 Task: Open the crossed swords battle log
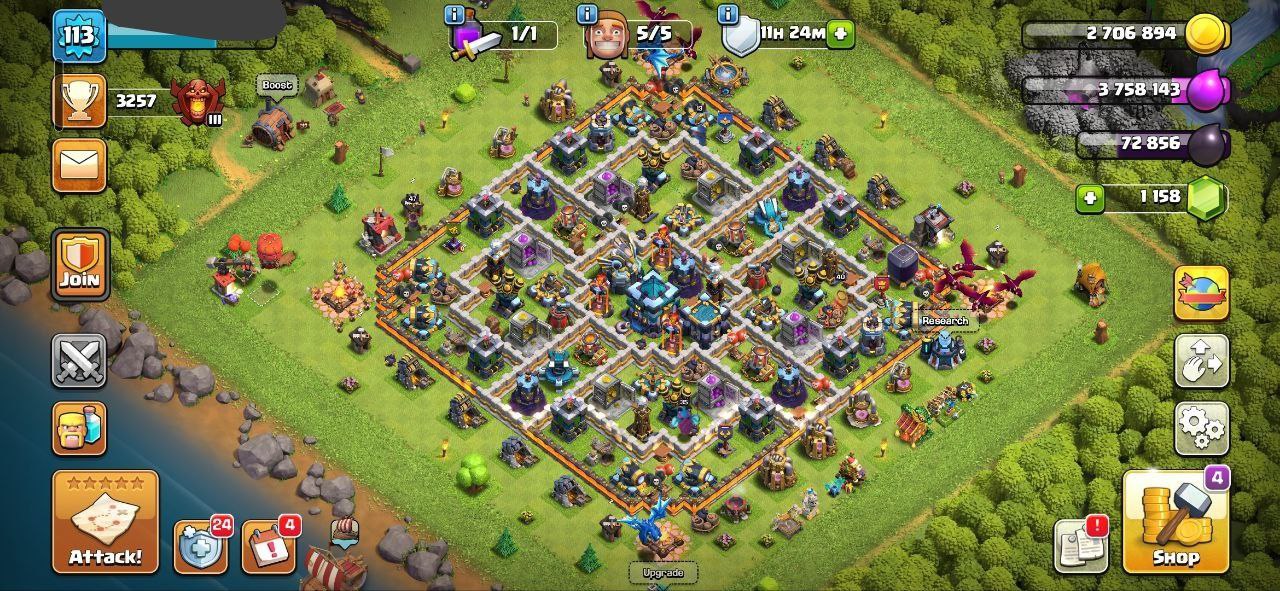click(x=80, y=360)
